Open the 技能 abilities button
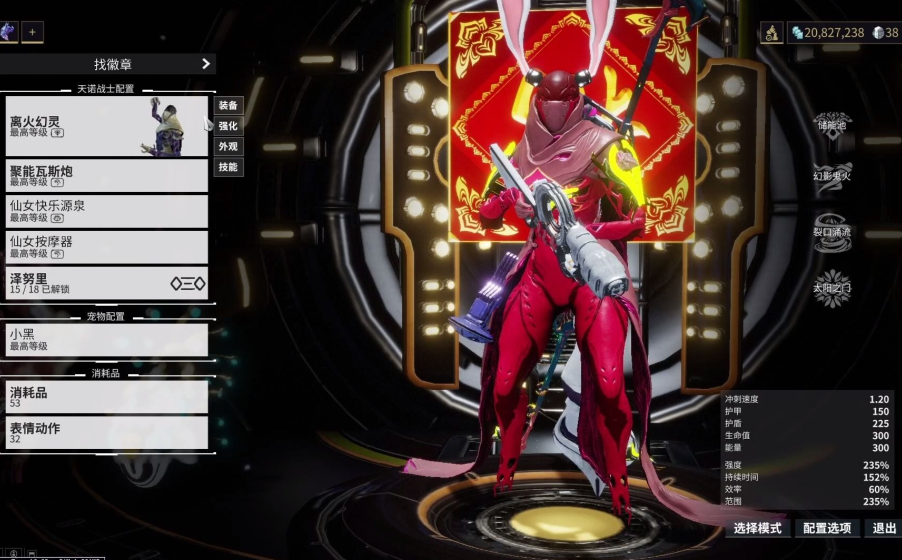This screenshot has width=902, height=560. click(228, 167)
